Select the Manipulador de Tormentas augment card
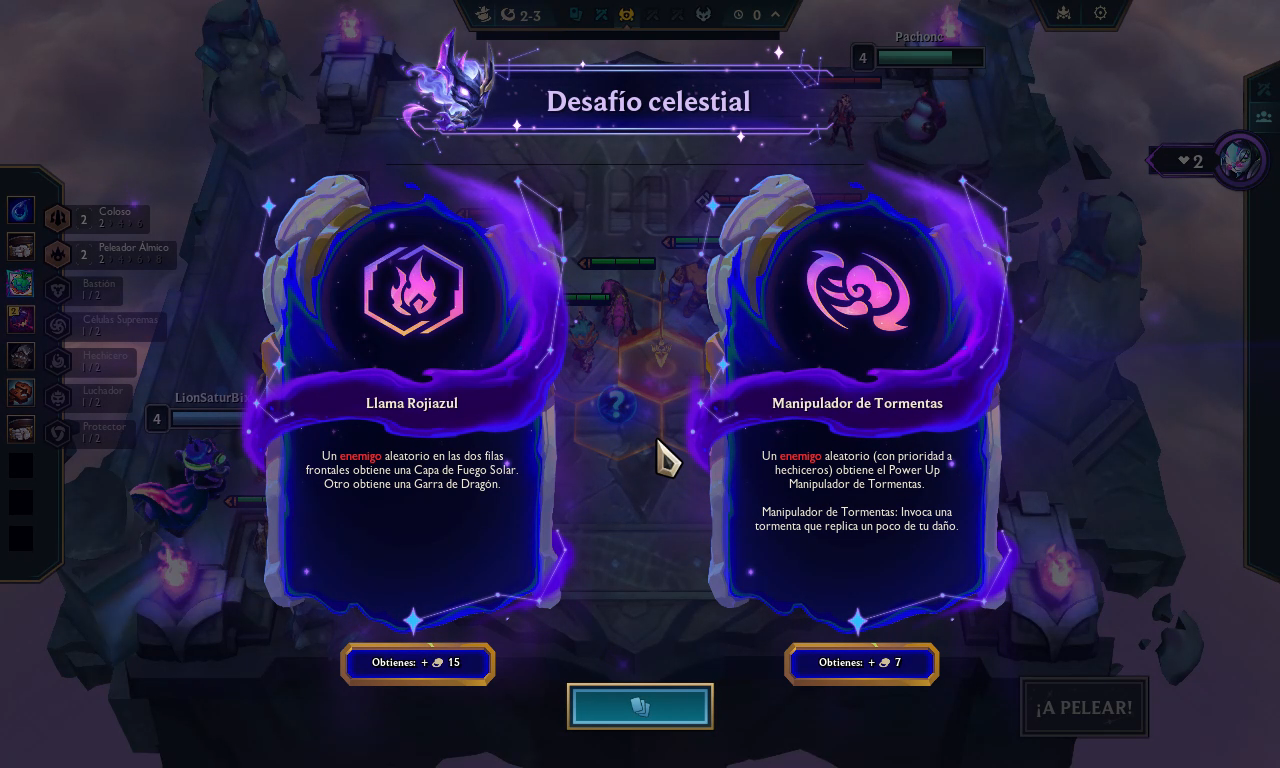 [860, 400]
